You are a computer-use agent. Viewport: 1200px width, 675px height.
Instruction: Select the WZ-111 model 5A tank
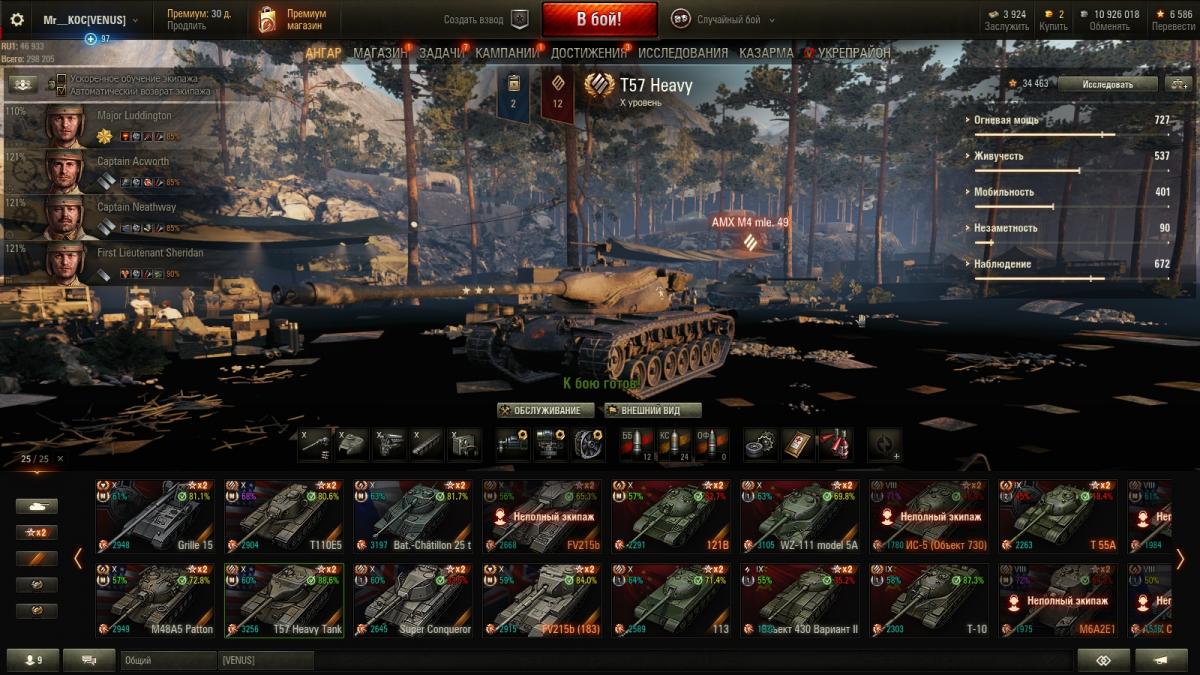coord(799,515)
